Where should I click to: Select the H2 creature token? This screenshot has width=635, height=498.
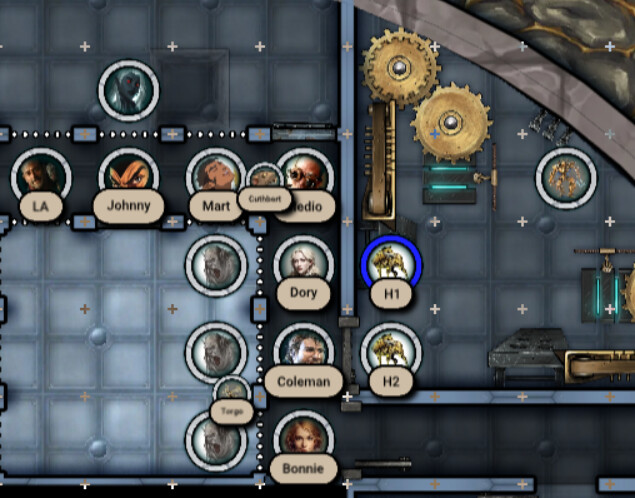point(390,350)
